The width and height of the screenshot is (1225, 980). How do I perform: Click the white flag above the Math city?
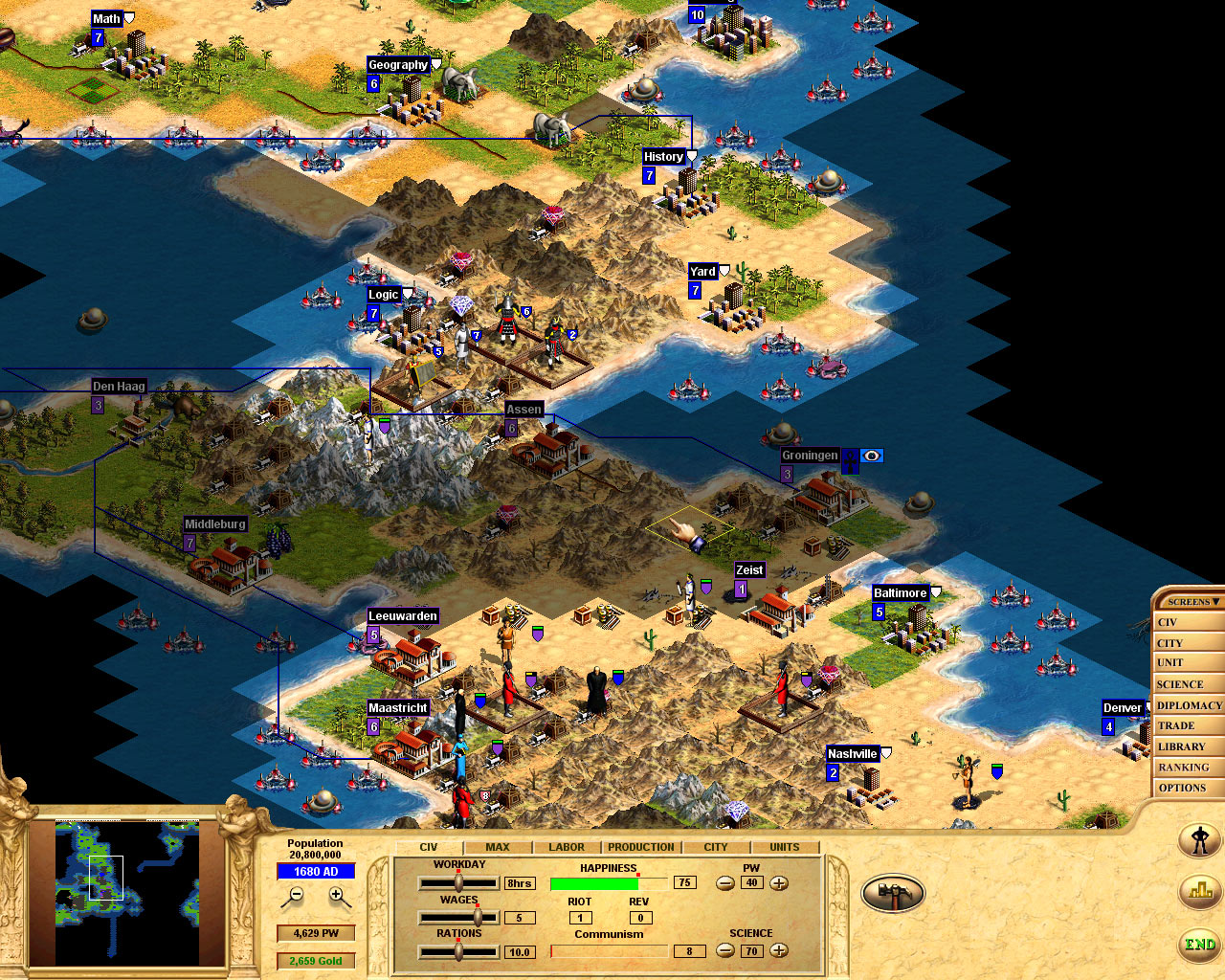coord(127,16)
